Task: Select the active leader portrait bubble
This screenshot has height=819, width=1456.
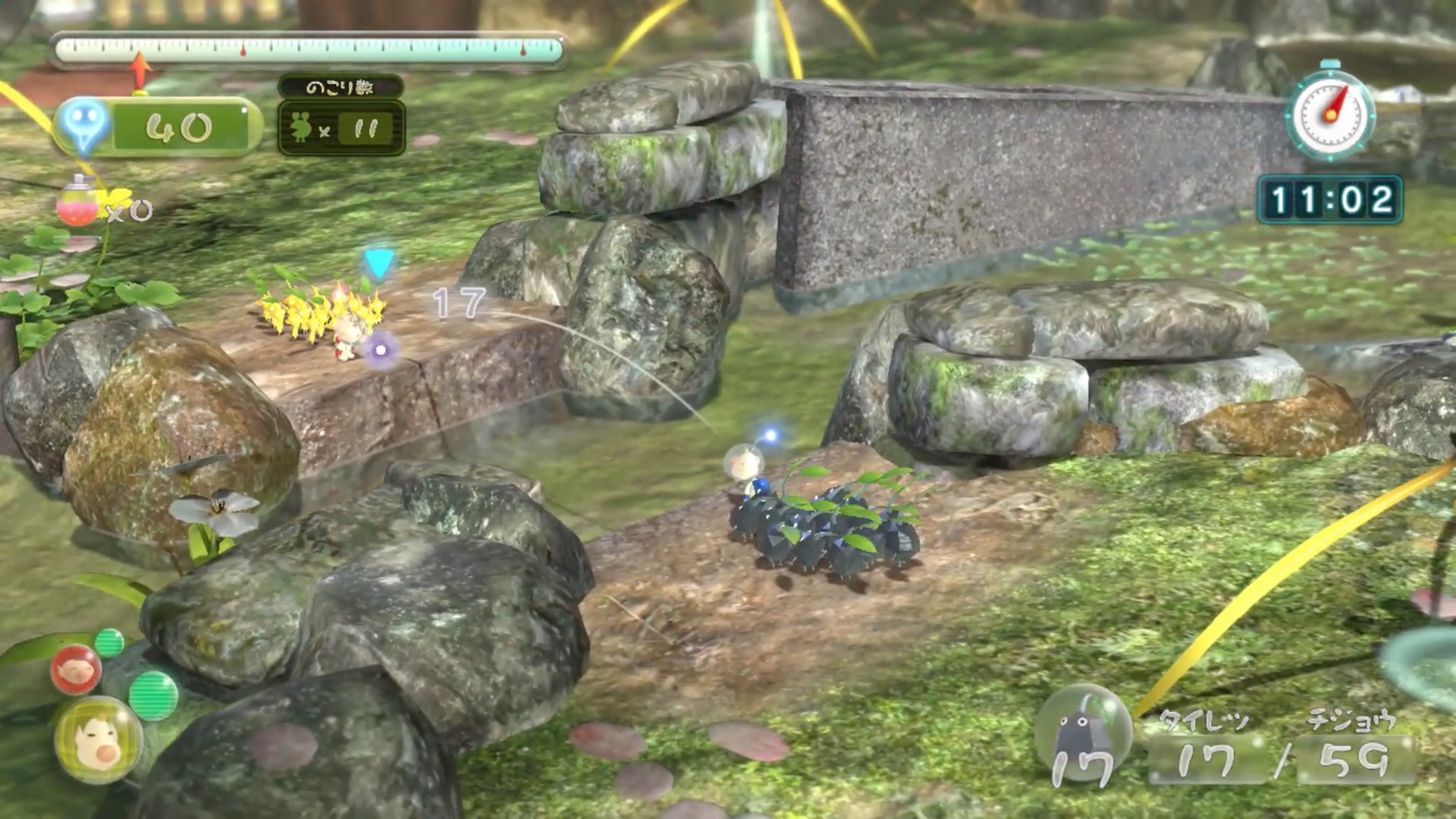Action: pyautogui.click(x=98, y=739)
